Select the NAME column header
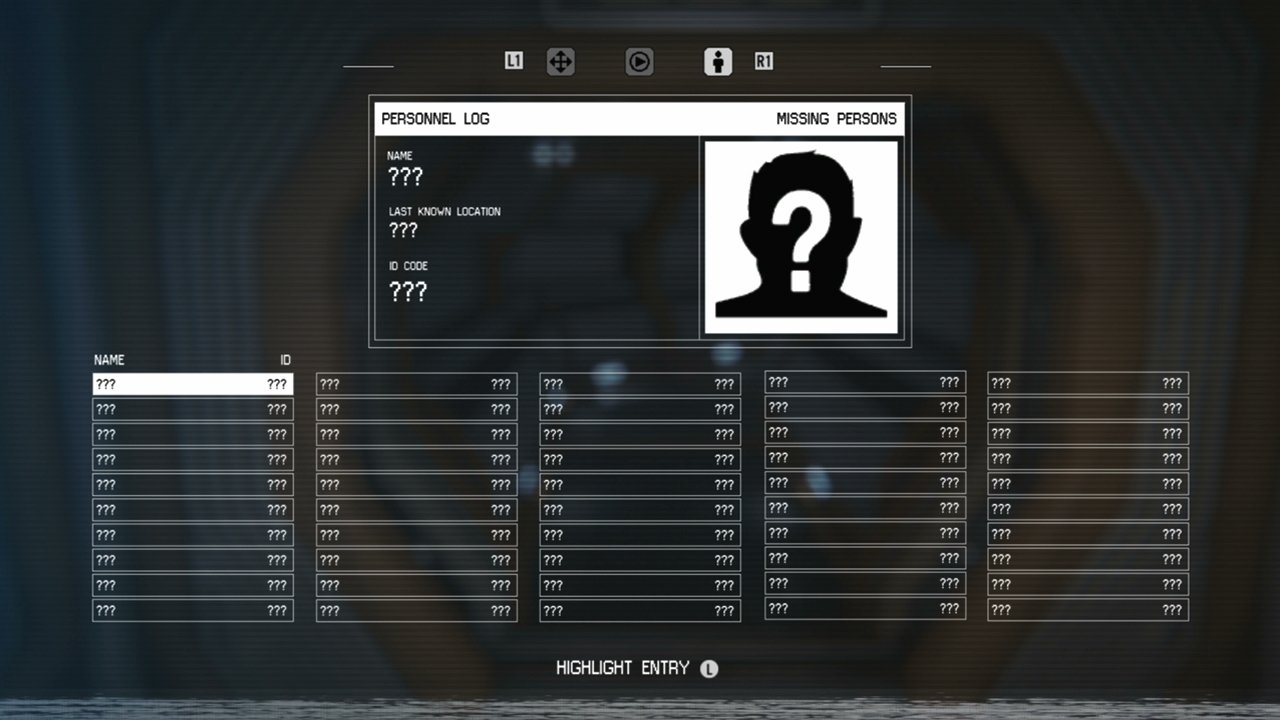This screenshot has height=720, width=1280. (x=110, y=360)
